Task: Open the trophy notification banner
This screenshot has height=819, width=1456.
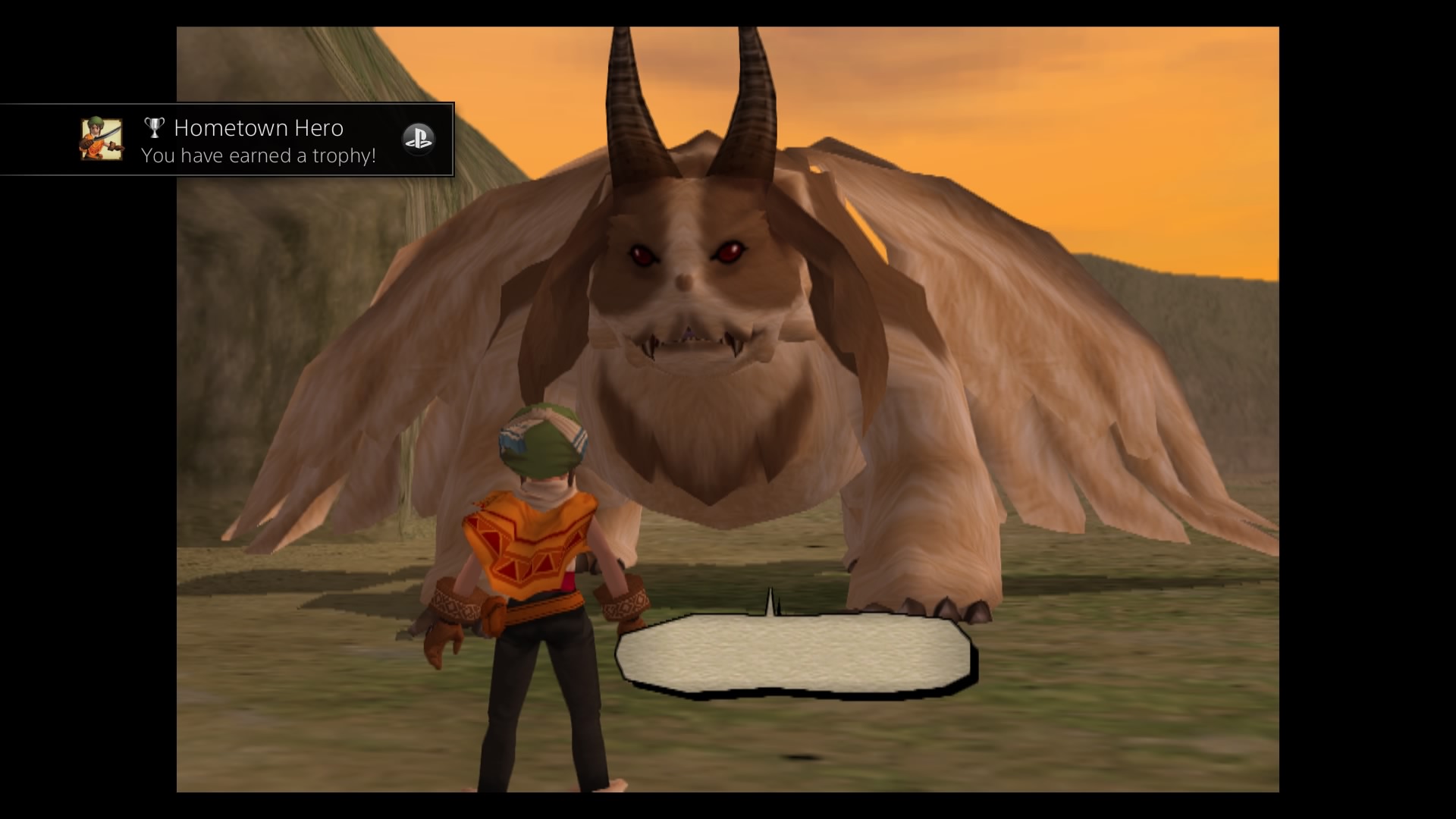Action: click(x=226, y=140)
